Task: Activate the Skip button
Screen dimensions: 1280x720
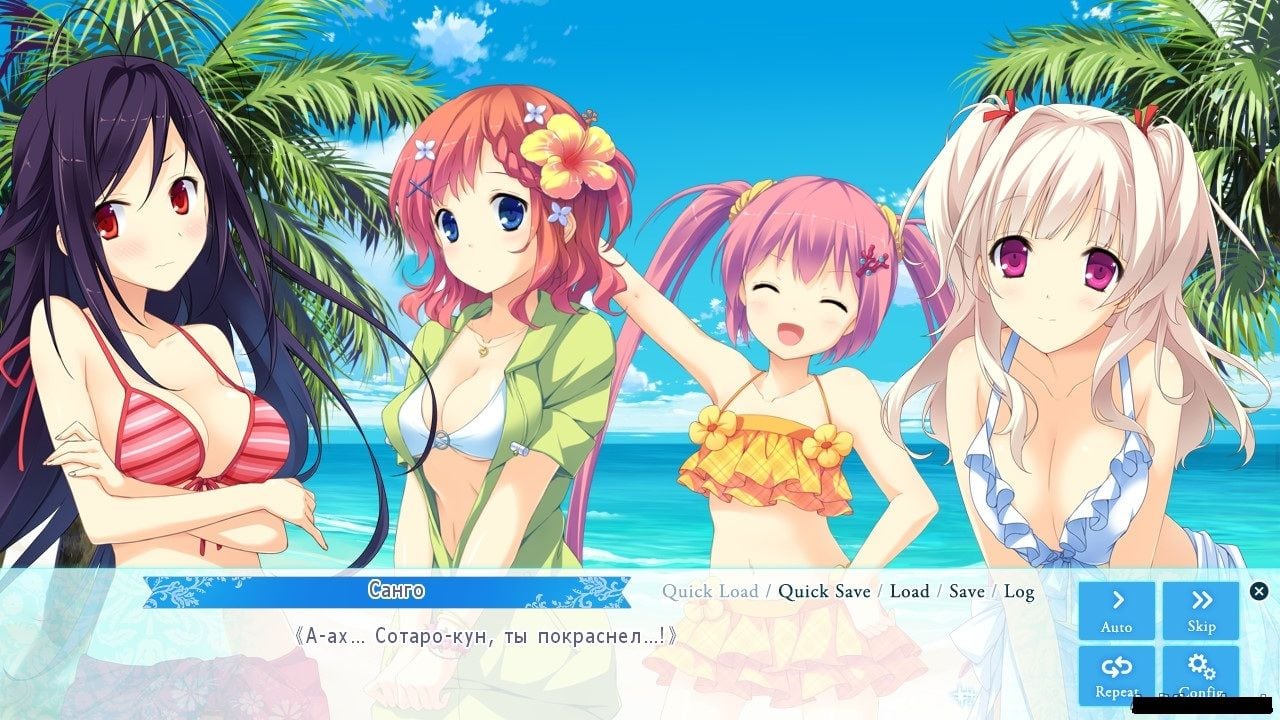Action: point(1201,610)
